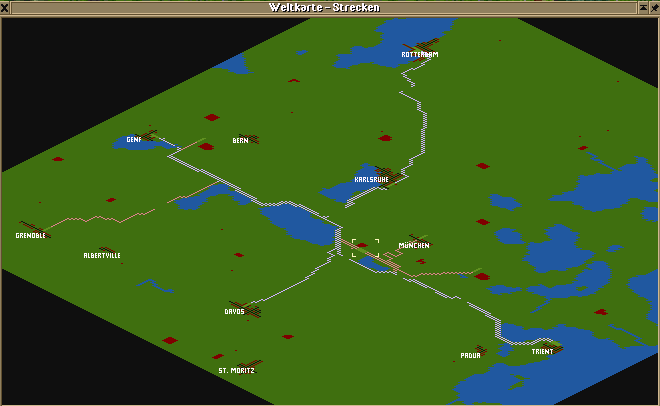
Task: Show Grenoble on the map
Action: [x=31, y=236]
